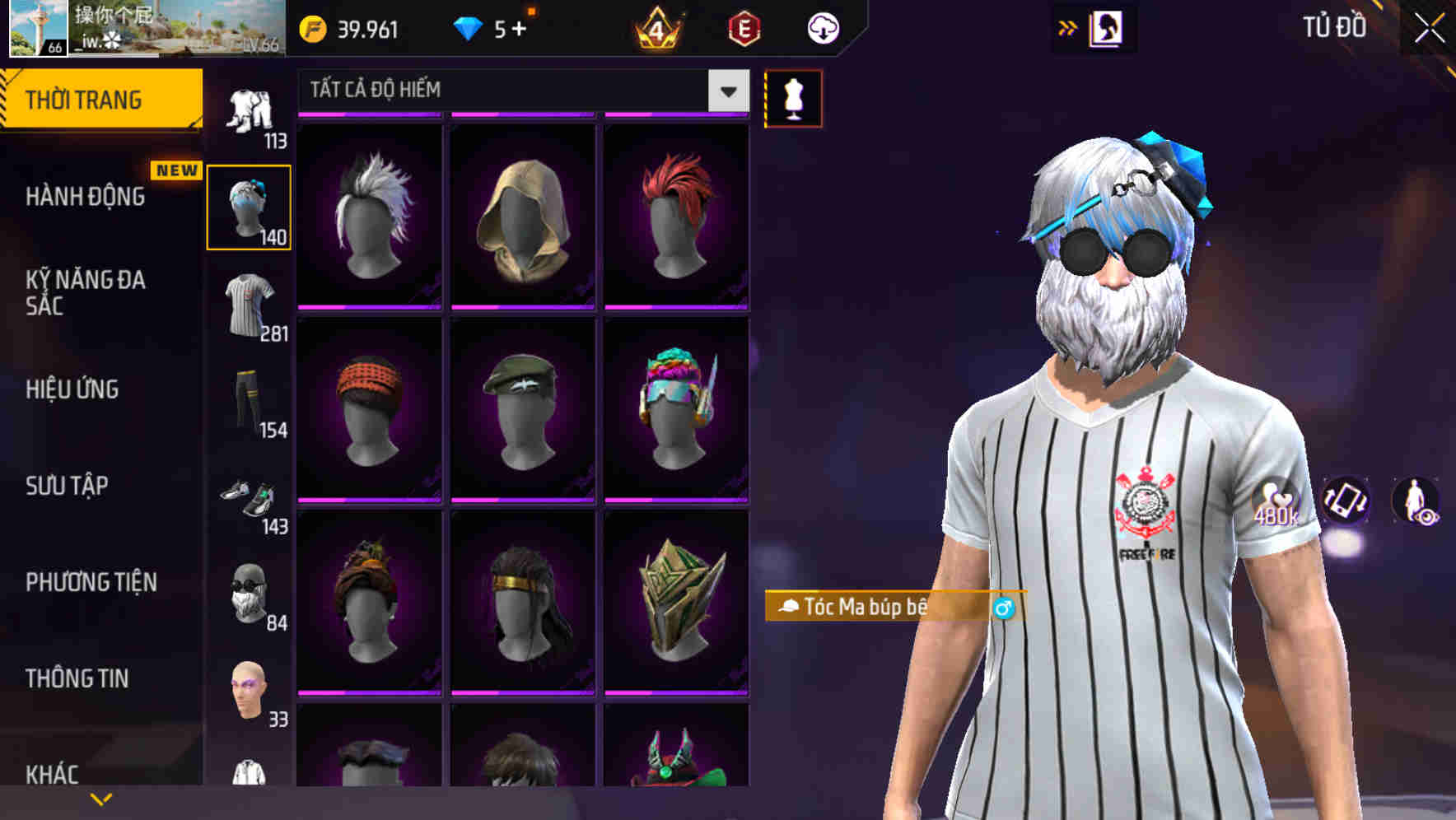Click the cloud download icon in the top bar
This screenshot has height=820, width=1456.
point(822,27)
